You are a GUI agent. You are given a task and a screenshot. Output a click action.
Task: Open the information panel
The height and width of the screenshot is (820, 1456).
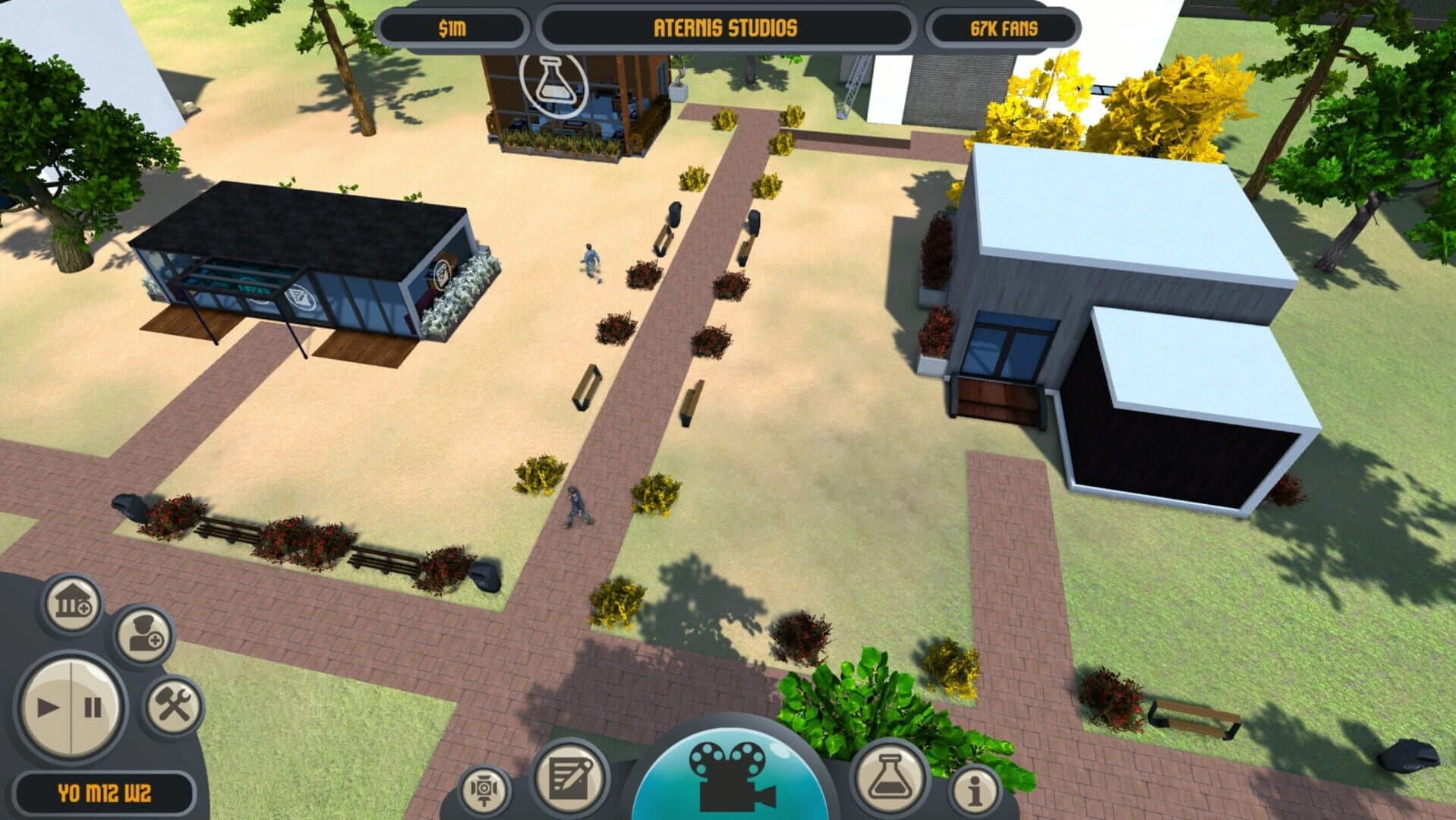[x=974, y=790]
